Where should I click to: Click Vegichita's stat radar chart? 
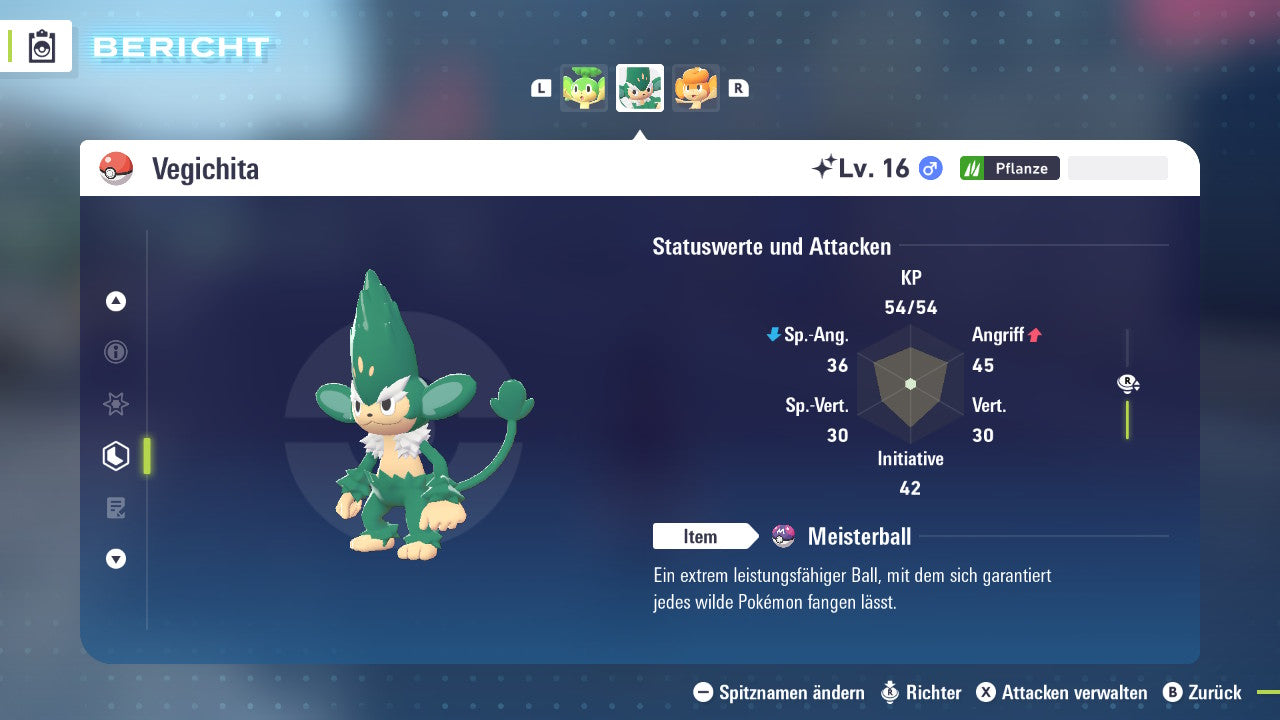(910, 385)
